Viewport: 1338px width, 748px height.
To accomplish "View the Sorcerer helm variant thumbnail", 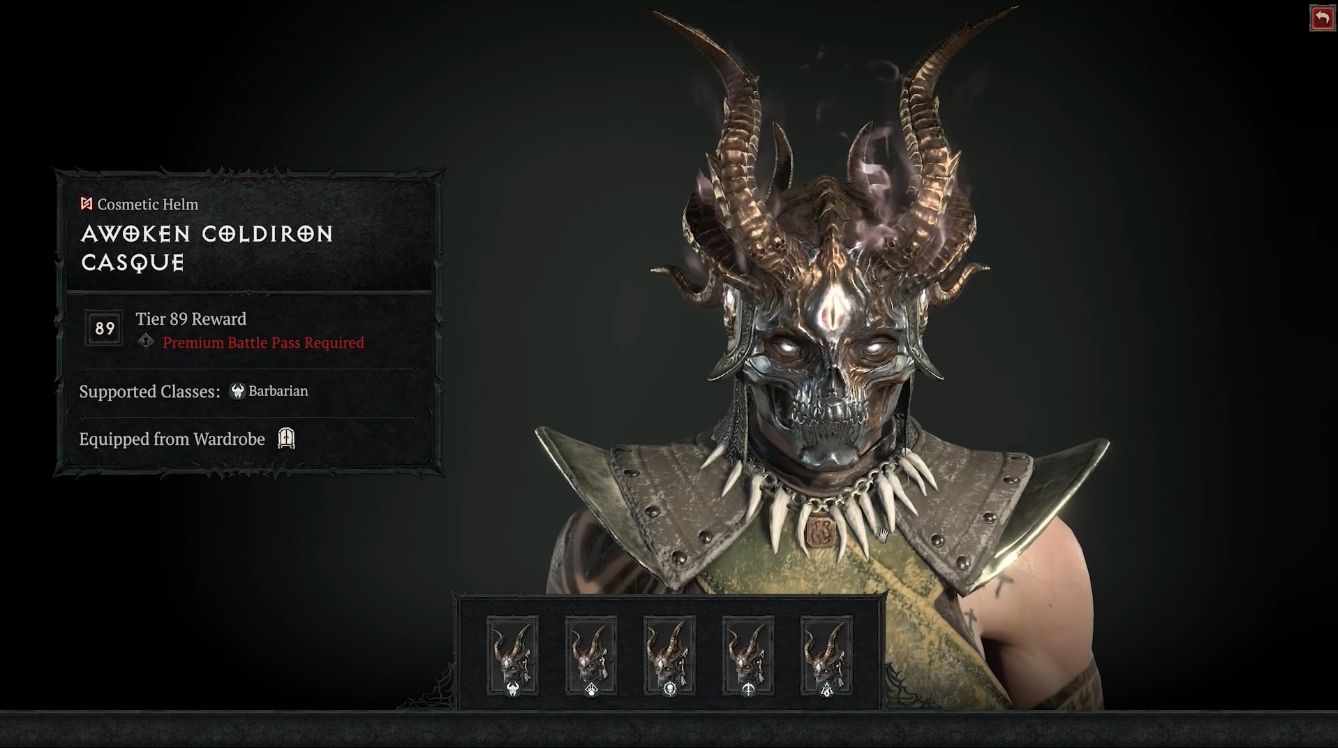I will pyautogui.click(x=826, y=655).
